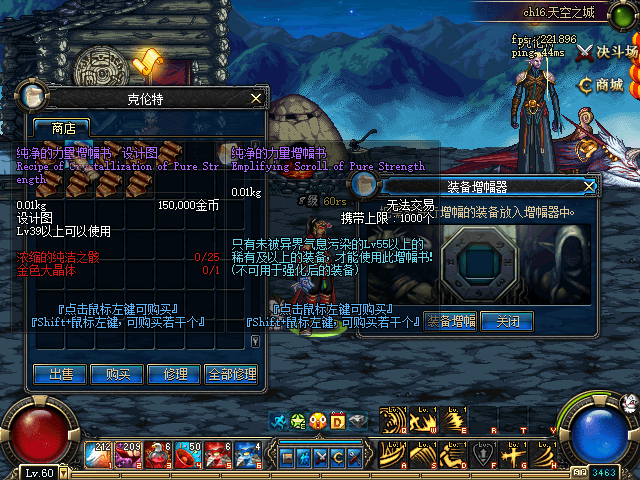
Task: Use the hotbar item with count 209
Action: [x=129, y=456]
